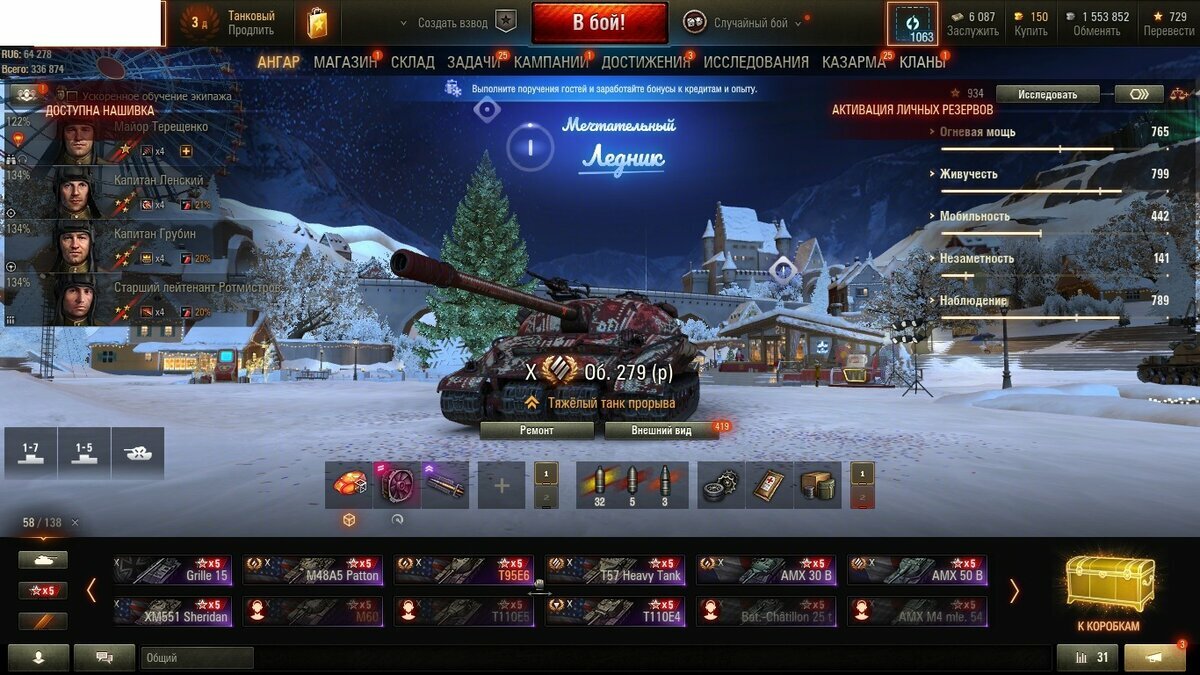Viewport: 1200px width, 675px height.
Task: Switch to the КАЗАРМА tab
Action: [853, 62]
